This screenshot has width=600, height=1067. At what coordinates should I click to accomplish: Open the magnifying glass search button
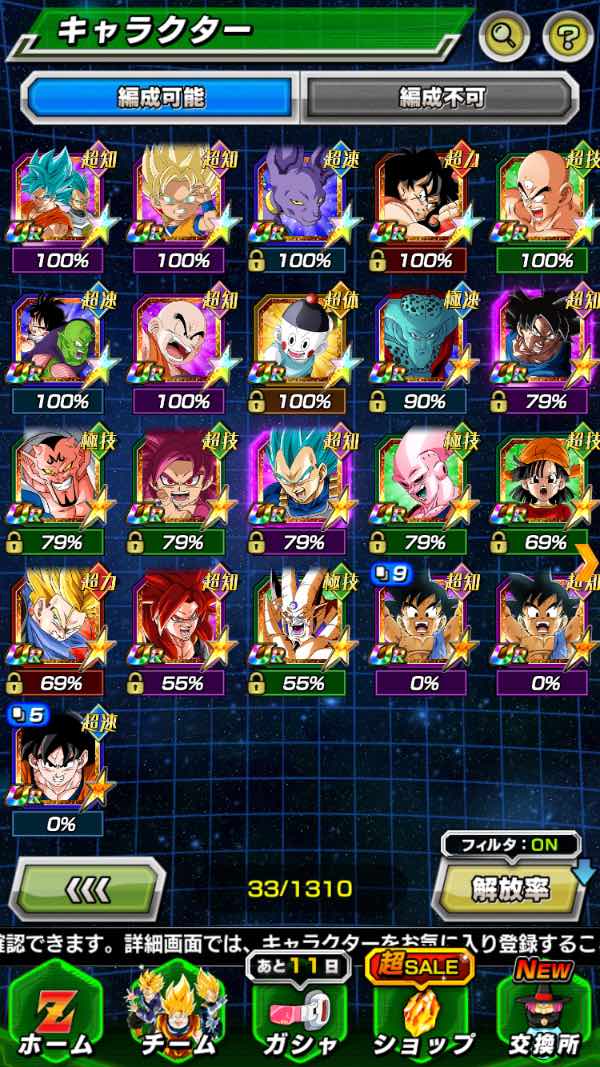point(505,38)
